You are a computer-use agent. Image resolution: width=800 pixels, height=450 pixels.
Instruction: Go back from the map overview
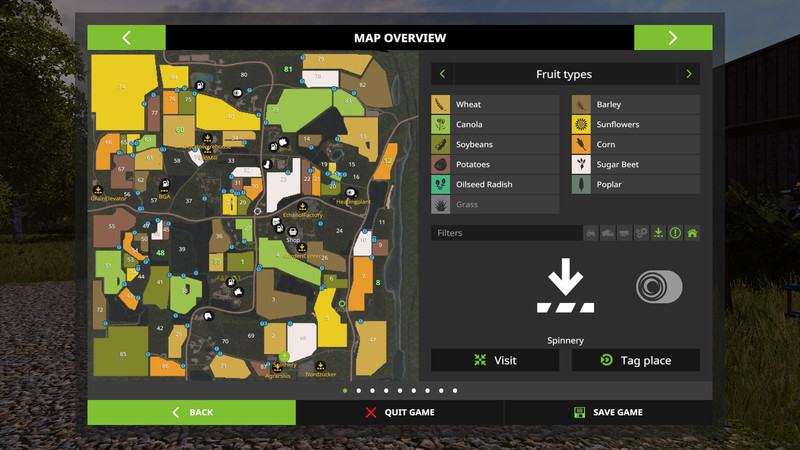pyautogui.click(x=191, y=412)
